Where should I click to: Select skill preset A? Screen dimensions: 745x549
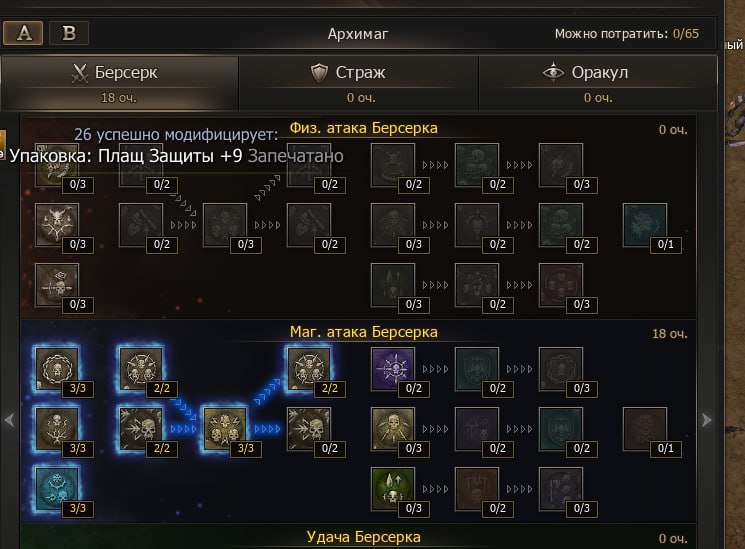[x=23, y=33]
